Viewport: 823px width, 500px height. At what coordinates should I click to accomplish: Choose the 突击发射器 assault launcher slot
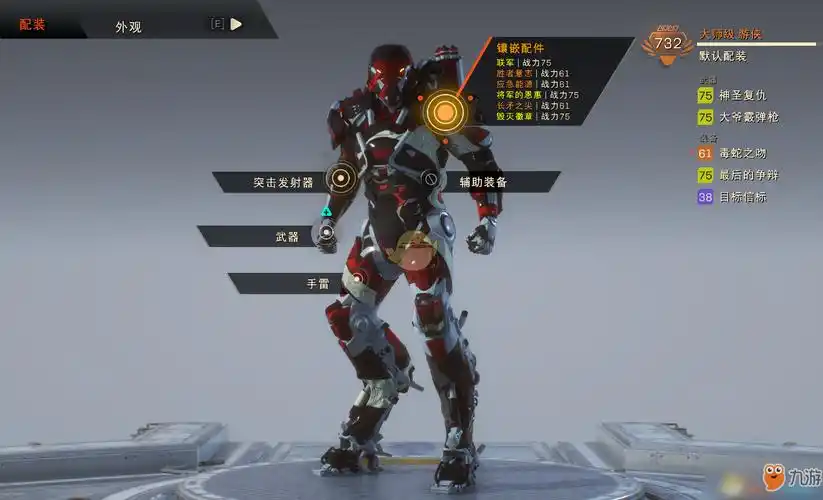point(283,182)
